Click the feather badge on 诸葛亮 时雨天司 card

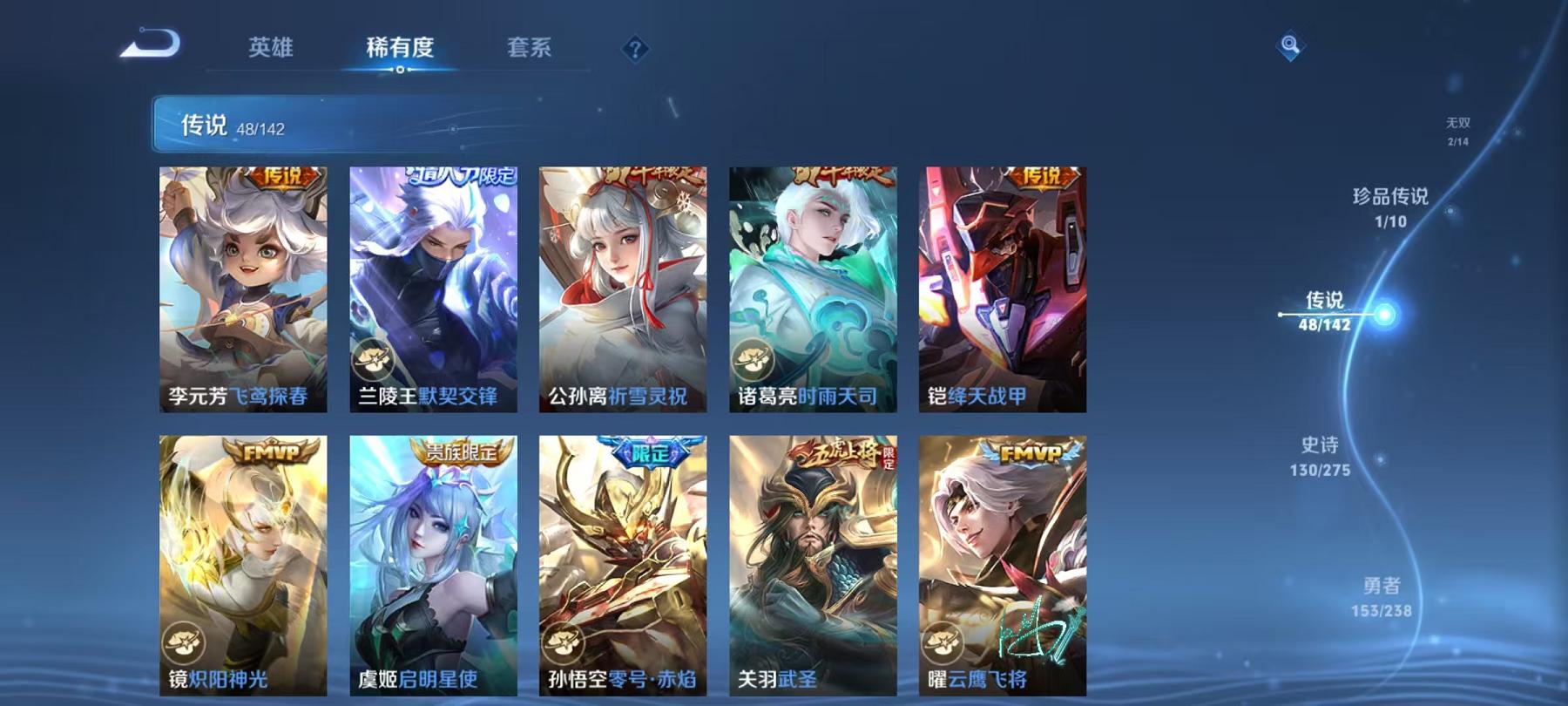point(754,358)
